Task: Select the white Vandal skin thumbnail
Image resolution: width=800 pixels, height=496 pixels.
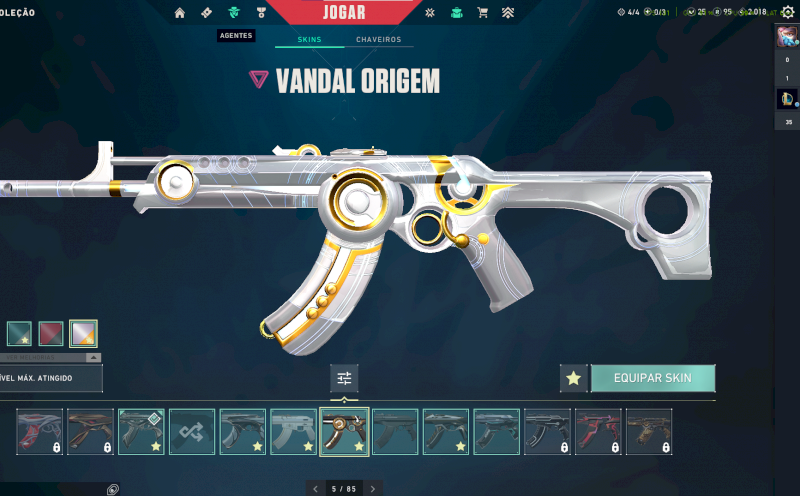Action: click(293, 431)
